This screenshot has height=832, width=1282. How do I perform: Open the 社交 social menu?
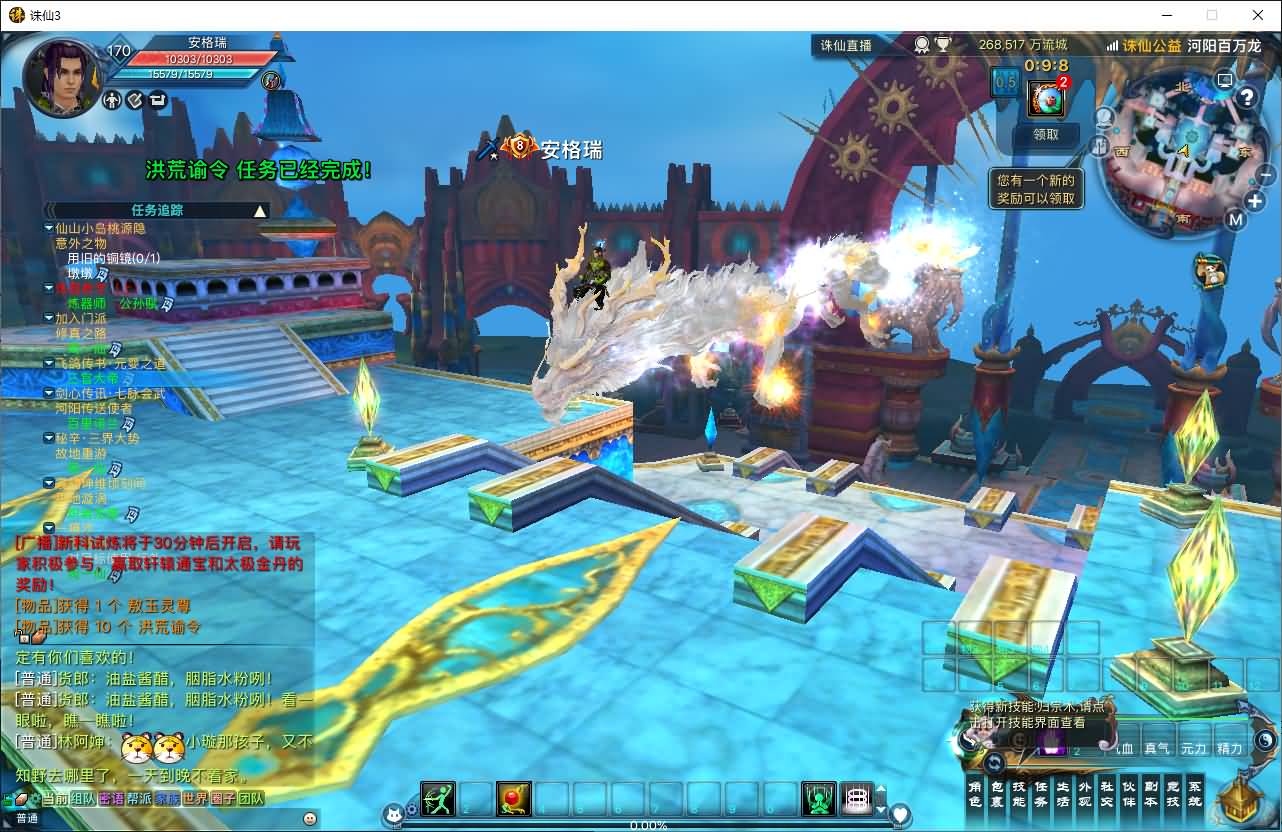point(1107,794)
